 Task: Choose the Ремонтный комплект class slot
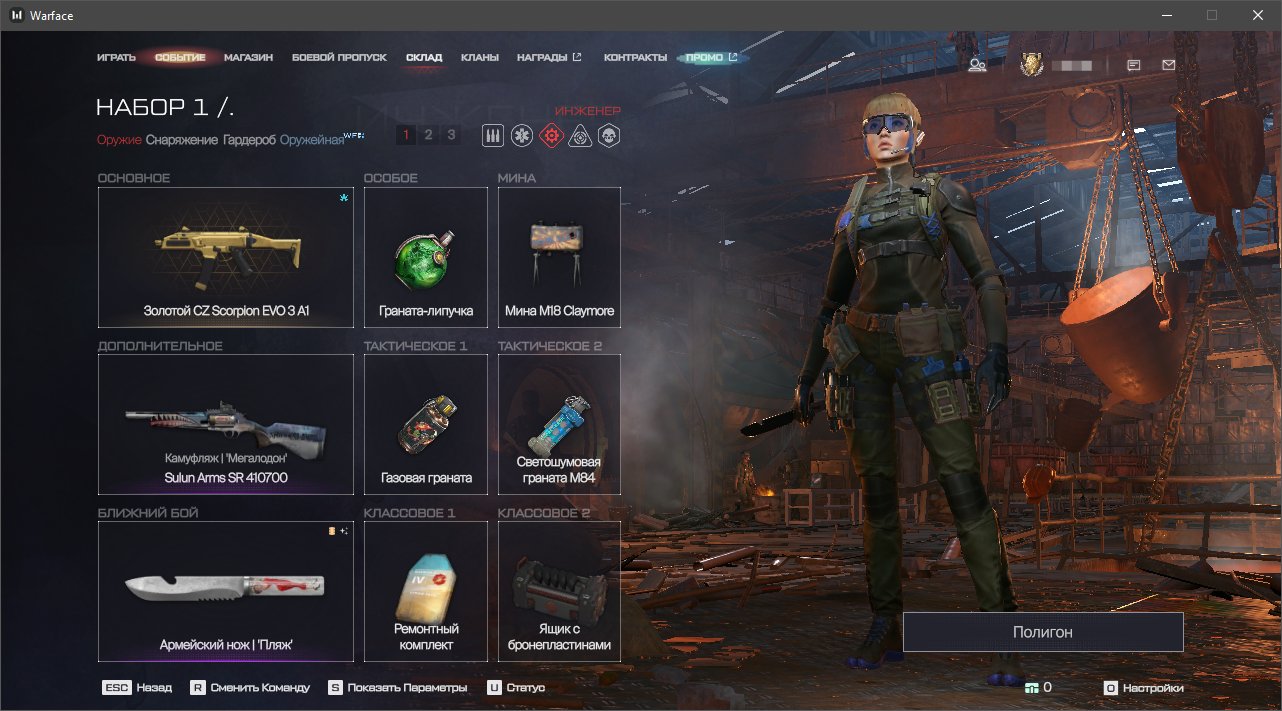pyautogui.click(x=426, y=591)
